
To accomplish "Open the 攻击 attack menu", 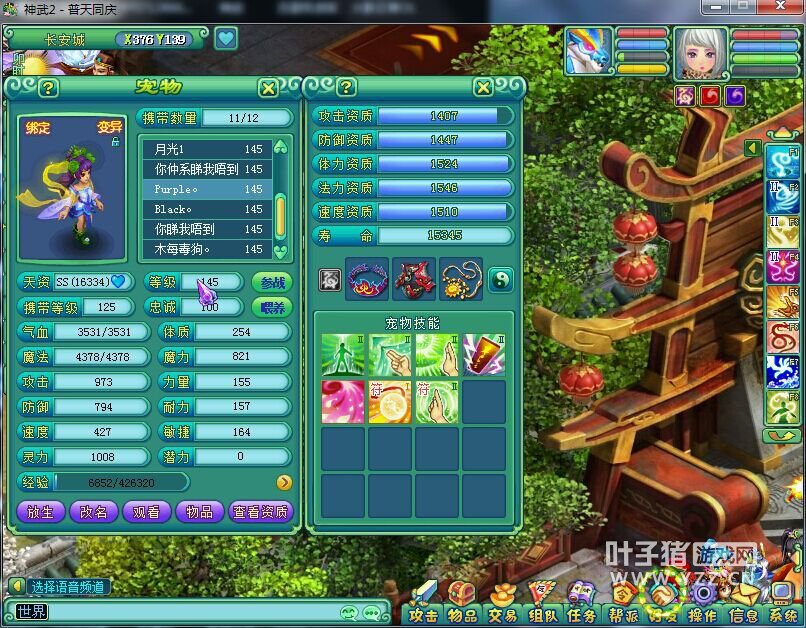I will coord(424,615).
